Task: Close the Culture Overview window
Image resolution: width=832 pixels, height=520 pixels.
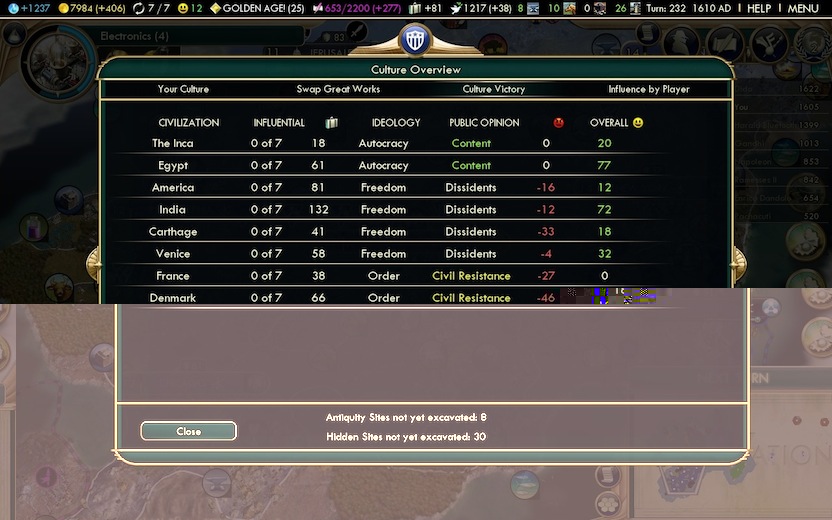Action: [x=188, y=431]
